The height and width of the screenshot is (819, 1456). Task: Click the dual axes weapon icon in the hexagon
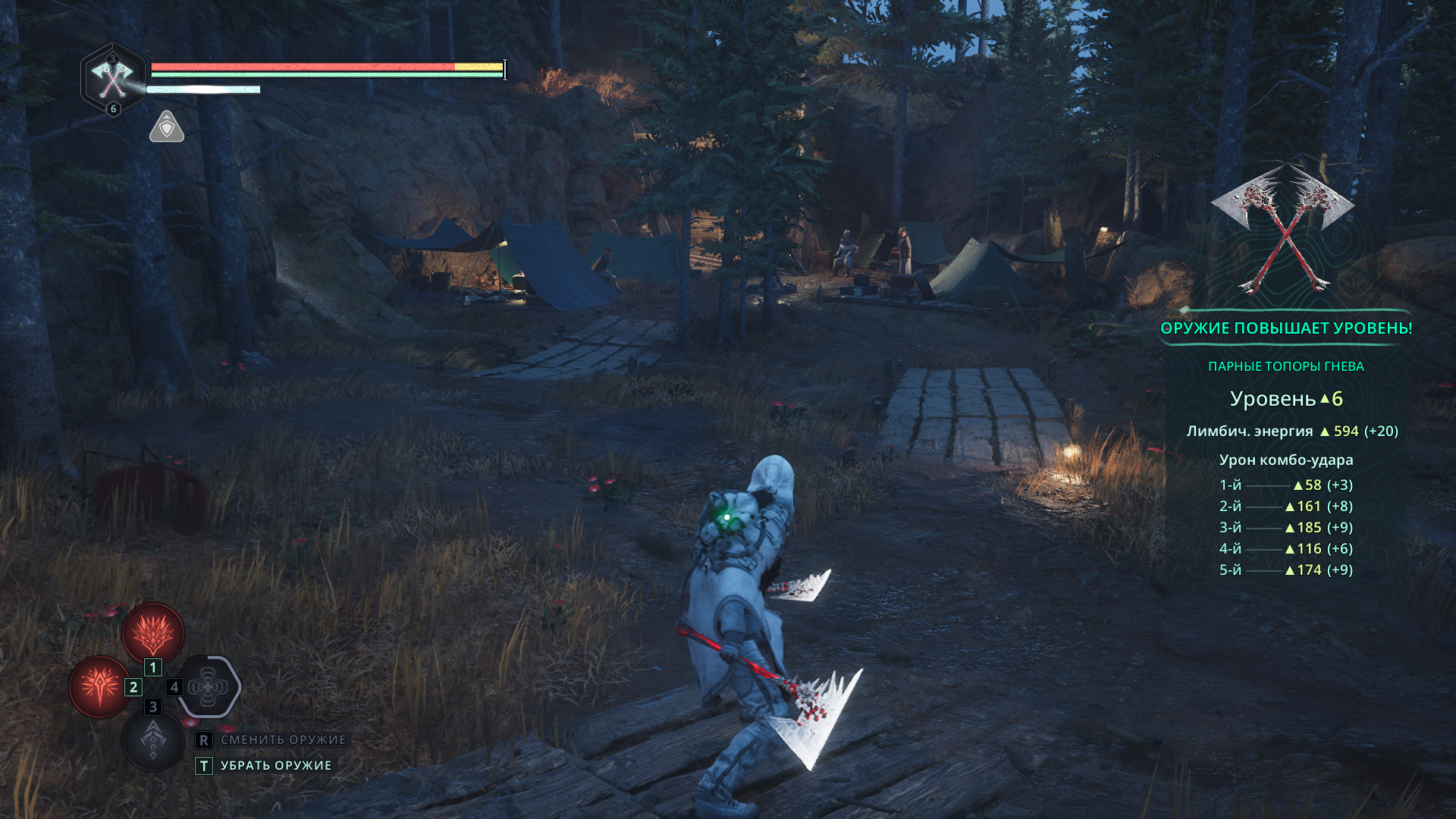(113, 79)
